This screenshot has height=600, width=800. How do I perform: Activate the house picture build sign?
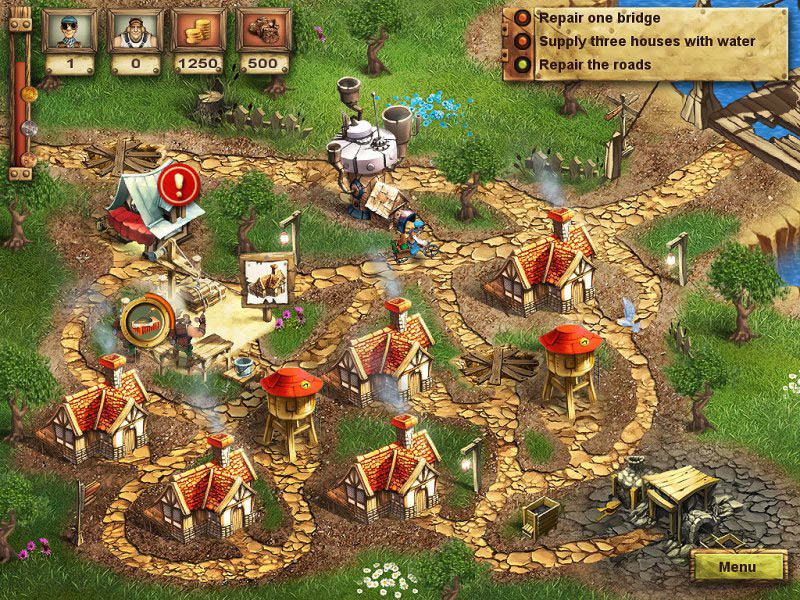(266, 279)
